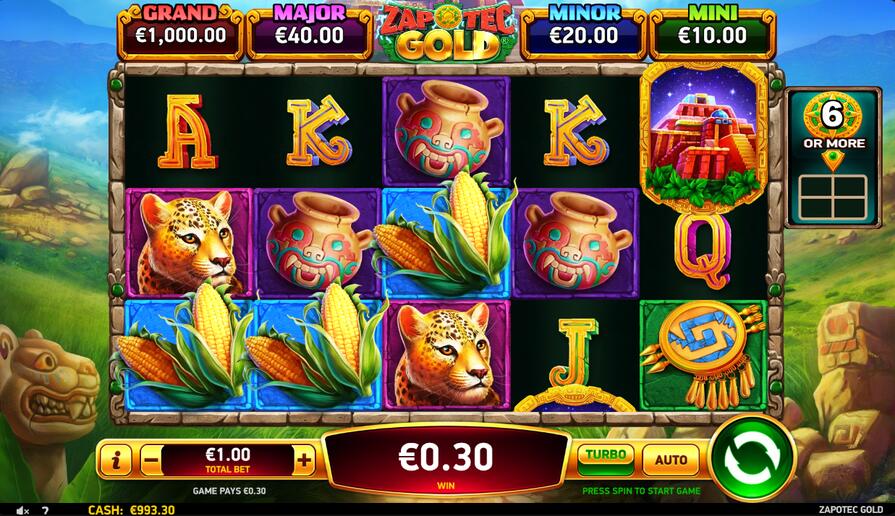The width and height of the screenshot is (895, 516).
Task: Increase total bet with the plus button
Action: (x=304, y=460)
